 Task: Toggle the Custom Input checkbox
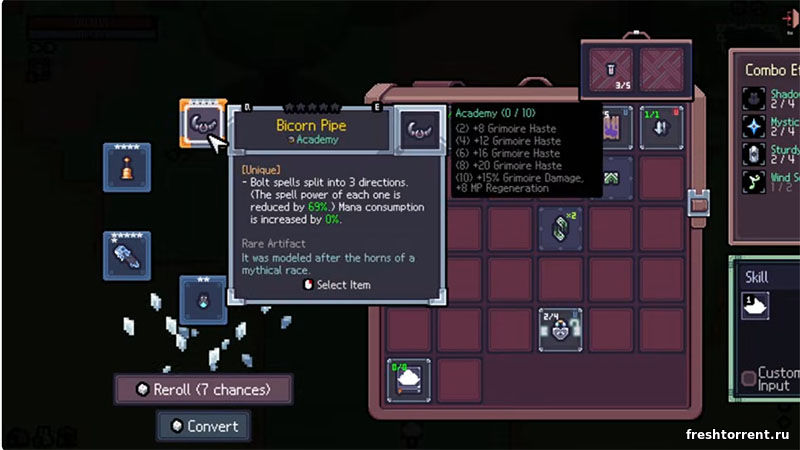click(x=749, y=379)
